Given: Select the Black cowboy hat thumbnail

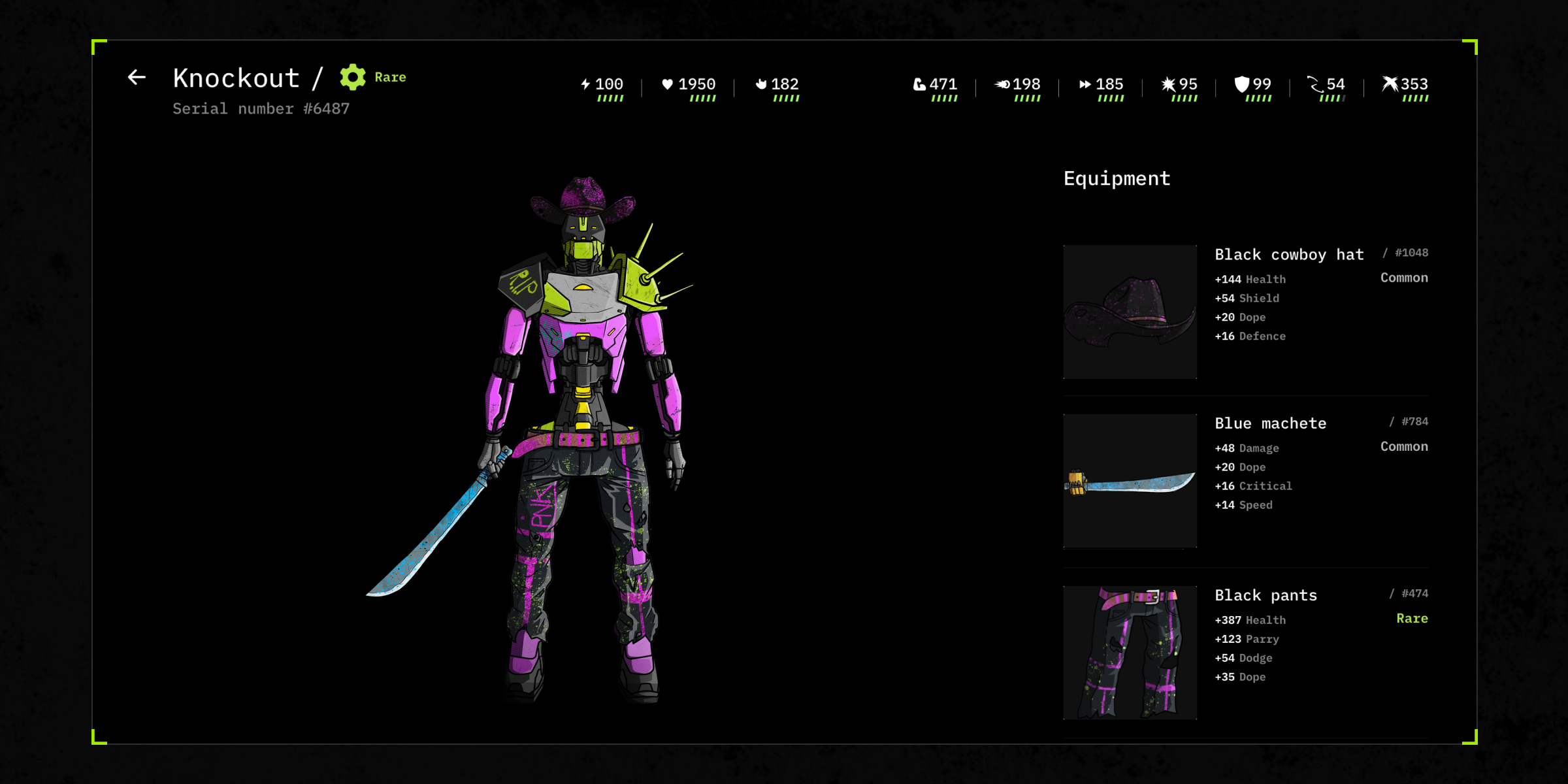Looking at the screenshot, I should 1130,312.
